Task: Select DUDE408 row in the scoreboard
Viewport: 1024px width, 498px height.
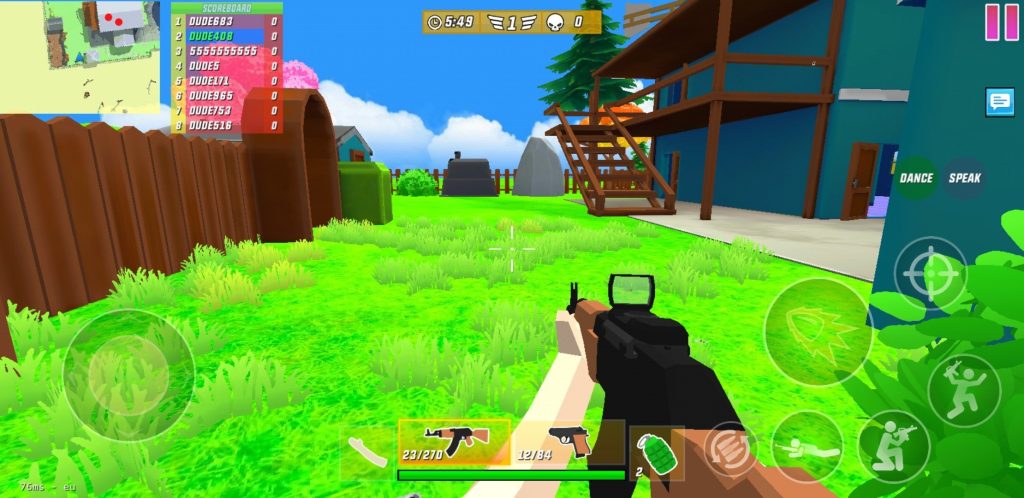Action: click(226, 35)
